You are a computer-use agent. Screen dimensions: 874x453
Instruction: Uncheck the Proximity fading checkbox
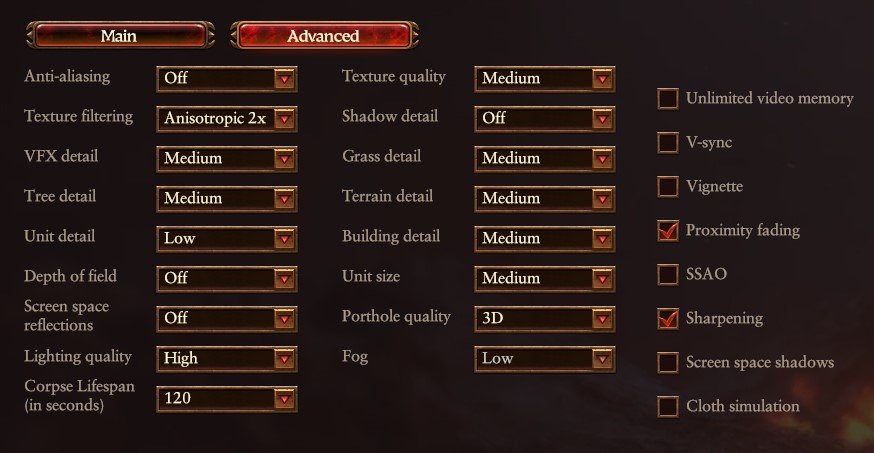[667, 230]
